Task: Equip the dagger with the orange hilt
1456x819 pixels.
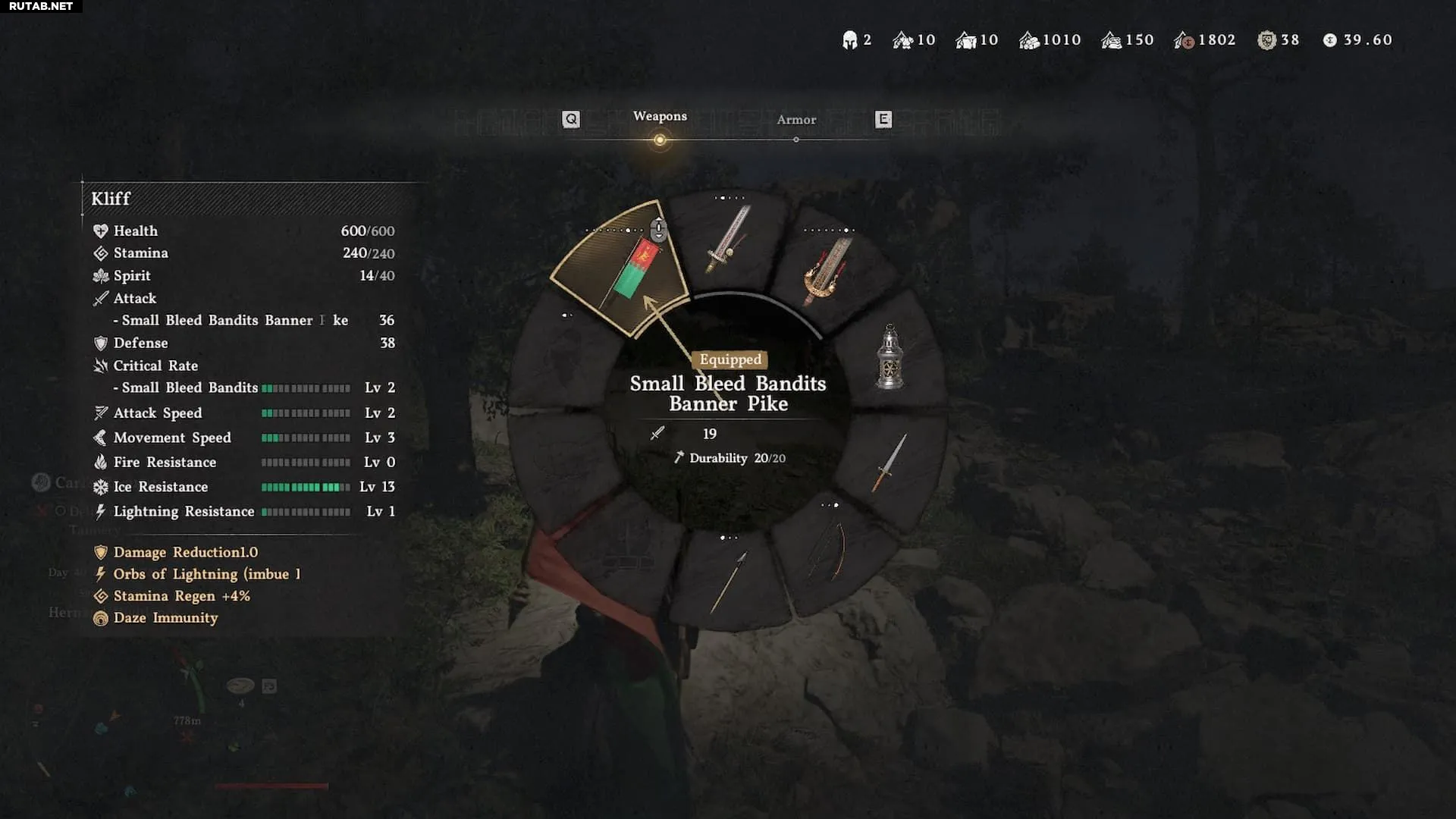Action: pos(890,462)
